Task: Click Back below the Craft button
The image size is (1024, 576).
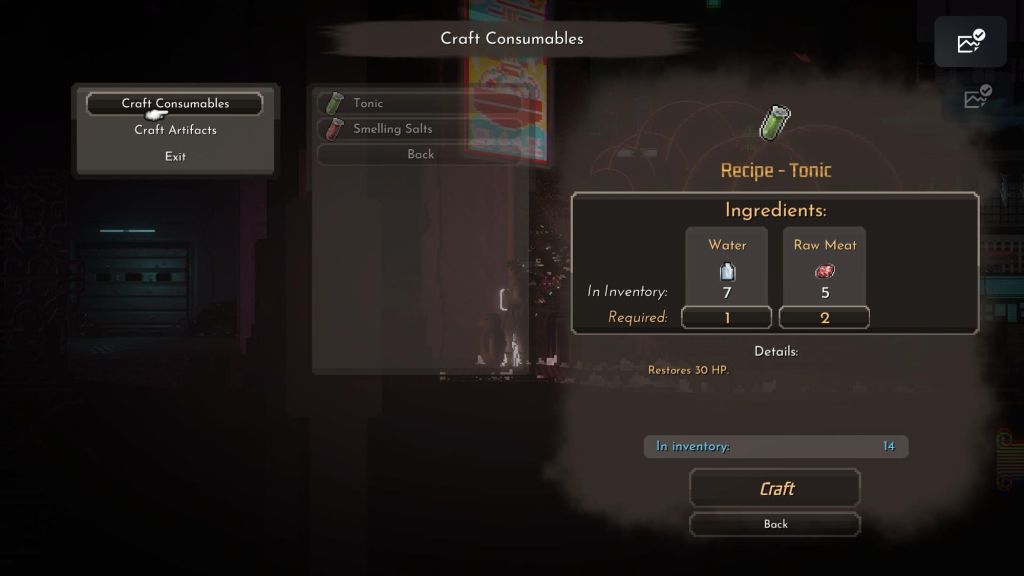Action: [x=775, y=524]
